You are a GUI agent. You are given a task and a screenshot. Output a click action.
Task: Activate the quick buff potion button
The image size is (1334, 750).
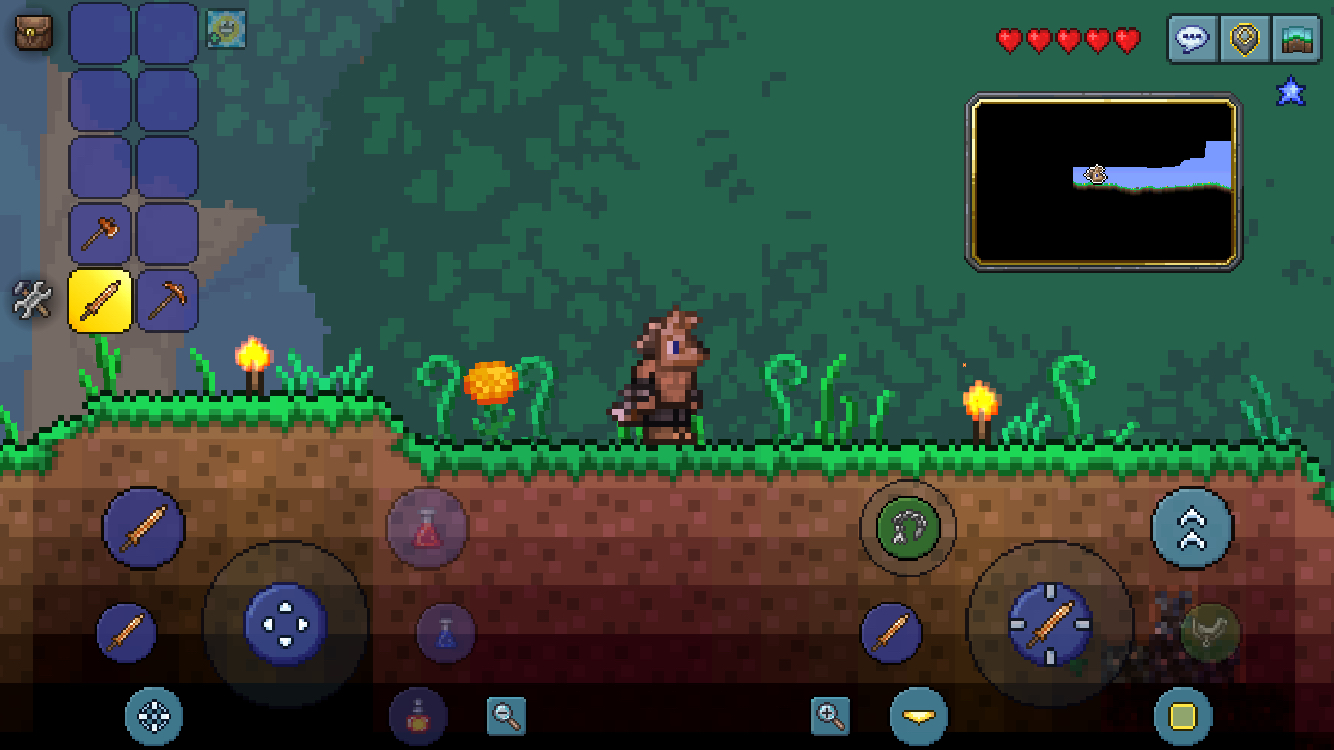418,716
